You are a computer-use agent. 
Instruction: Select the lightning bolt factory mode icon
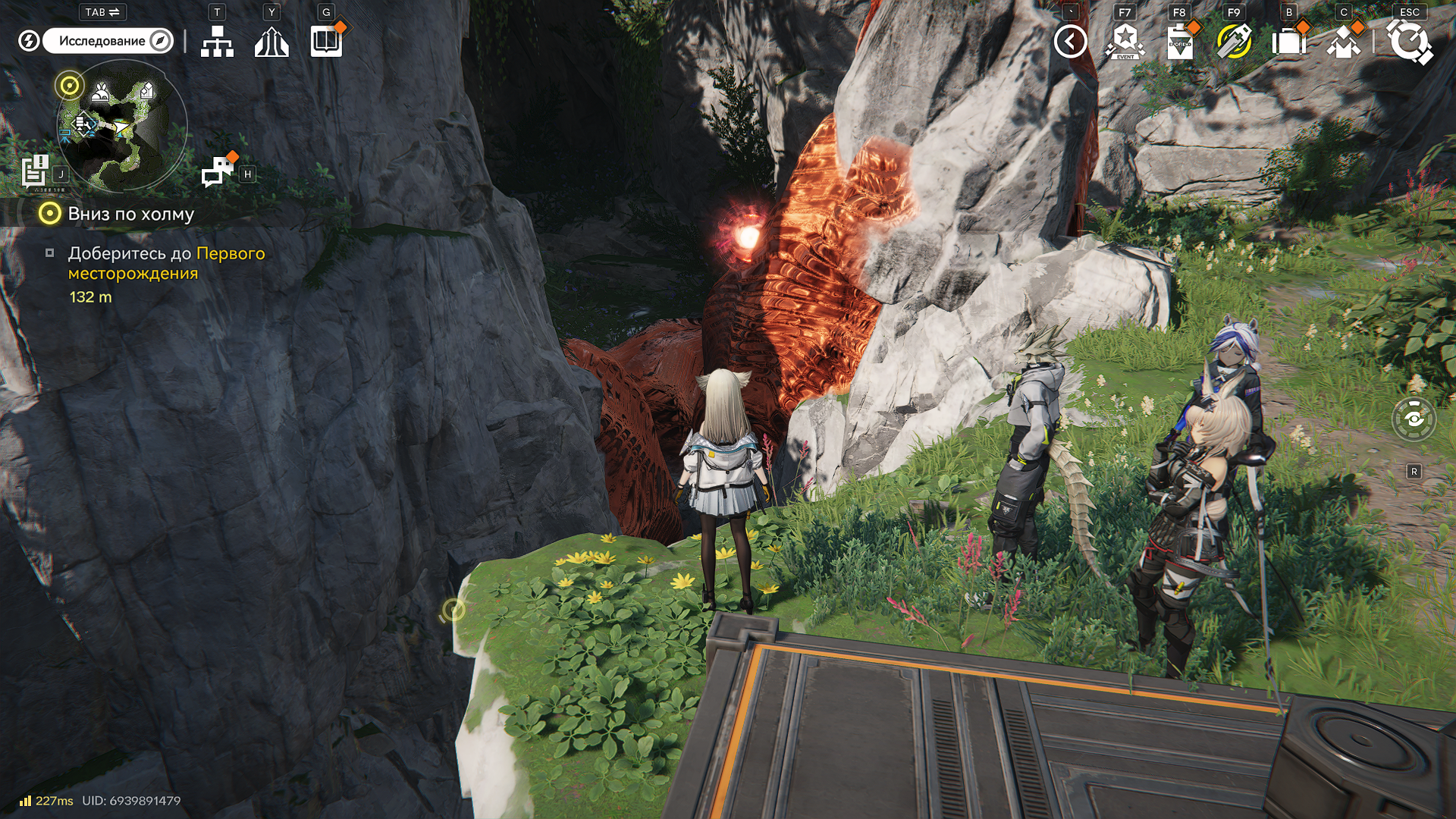(x=29, y=41)
